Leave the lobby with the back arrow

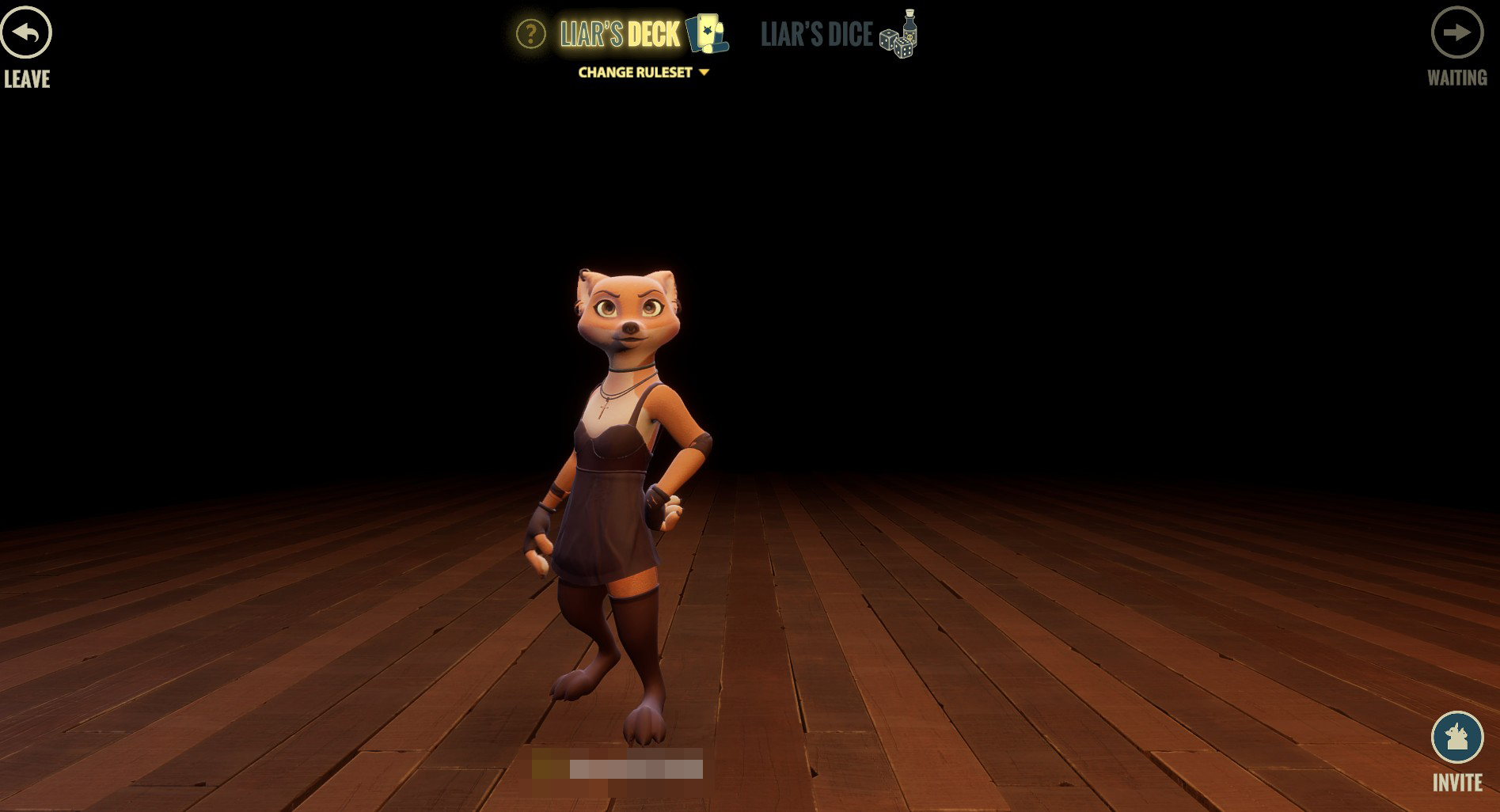pos(26,33)
